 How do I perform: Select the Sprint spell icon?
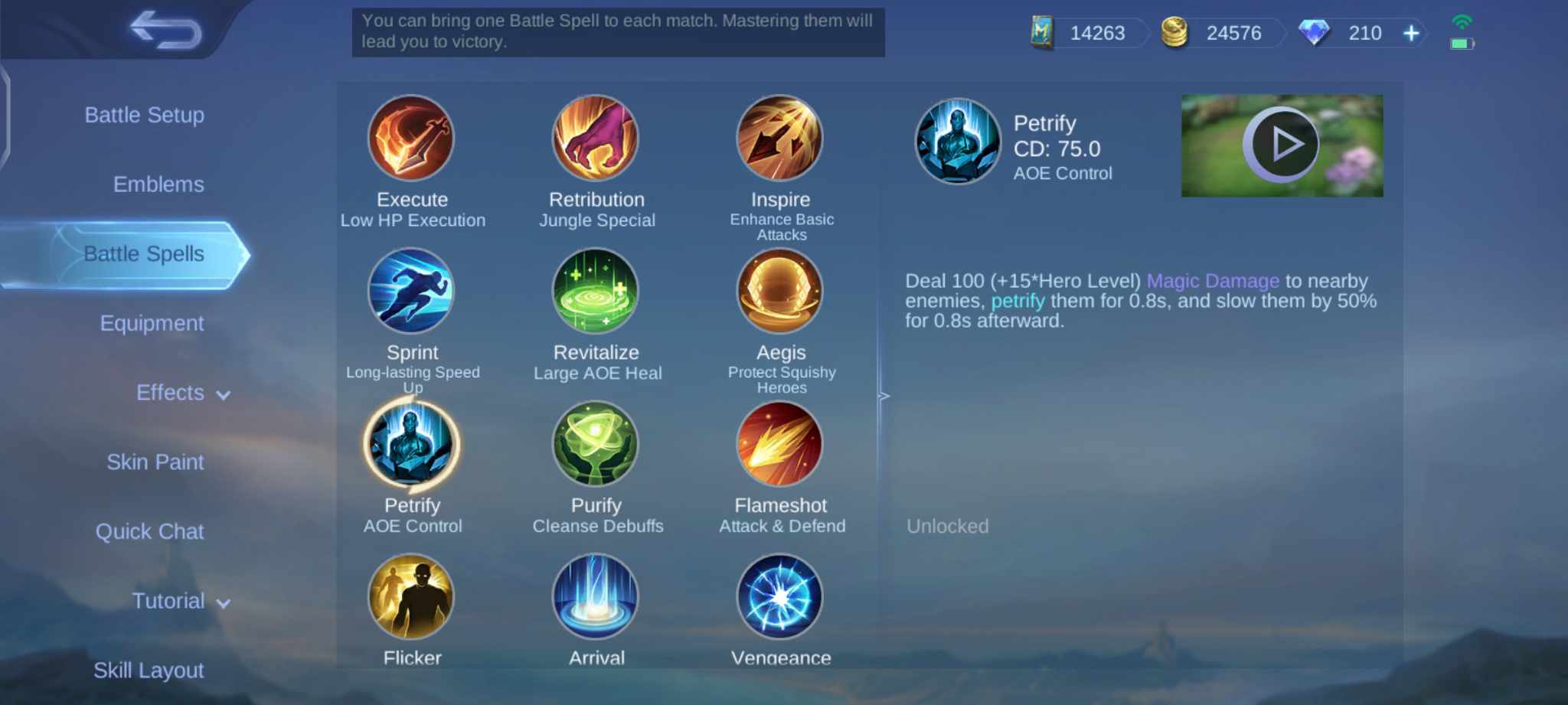click(x=412, y=292)
